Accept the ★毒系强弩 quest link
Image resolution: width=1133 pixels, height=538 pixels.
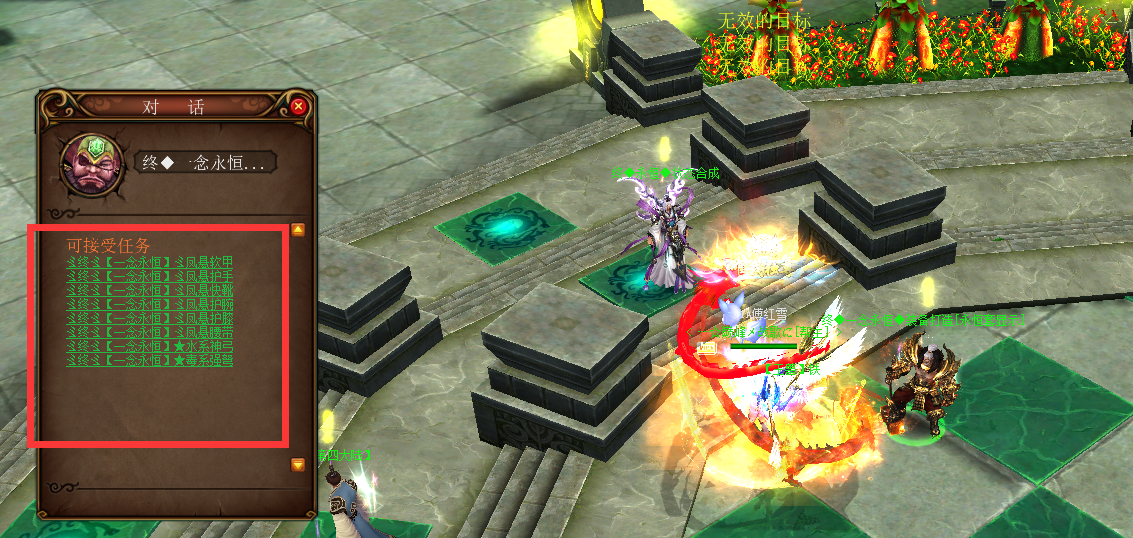point(149,360)
